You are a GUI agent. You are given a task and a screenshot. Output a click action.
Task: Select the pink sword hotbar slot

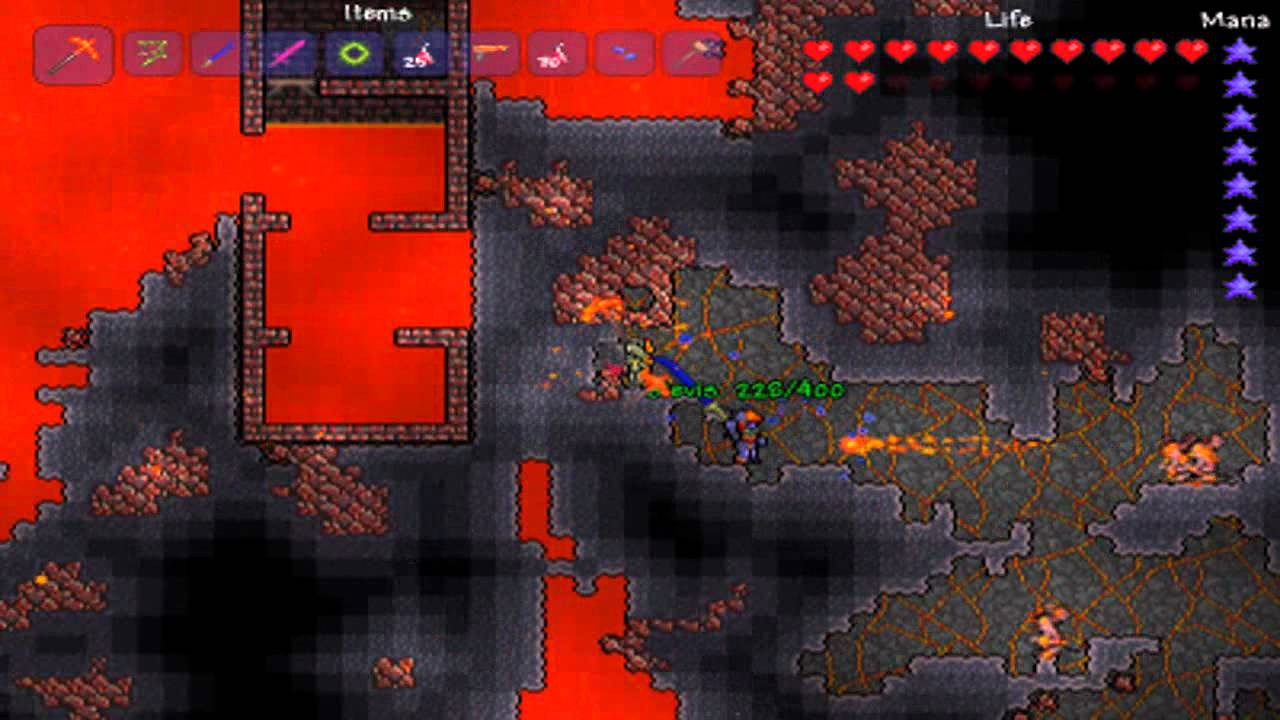pos(286,54)
